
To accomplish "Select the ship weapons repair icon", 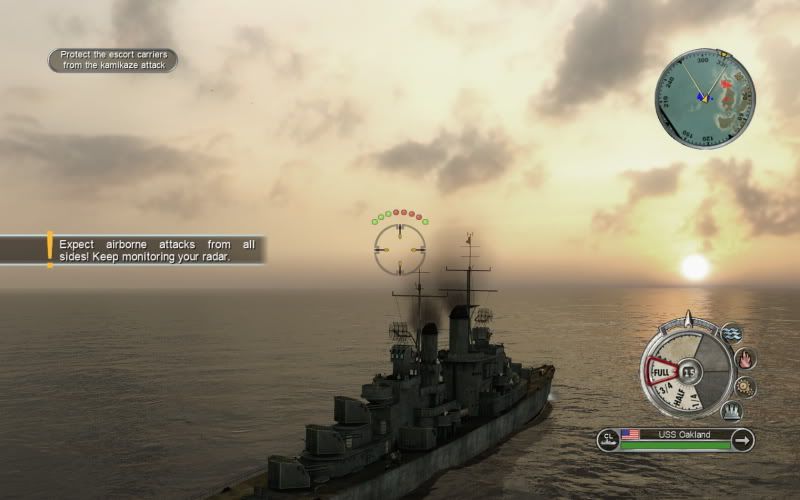I will click(x=732, y=410).
